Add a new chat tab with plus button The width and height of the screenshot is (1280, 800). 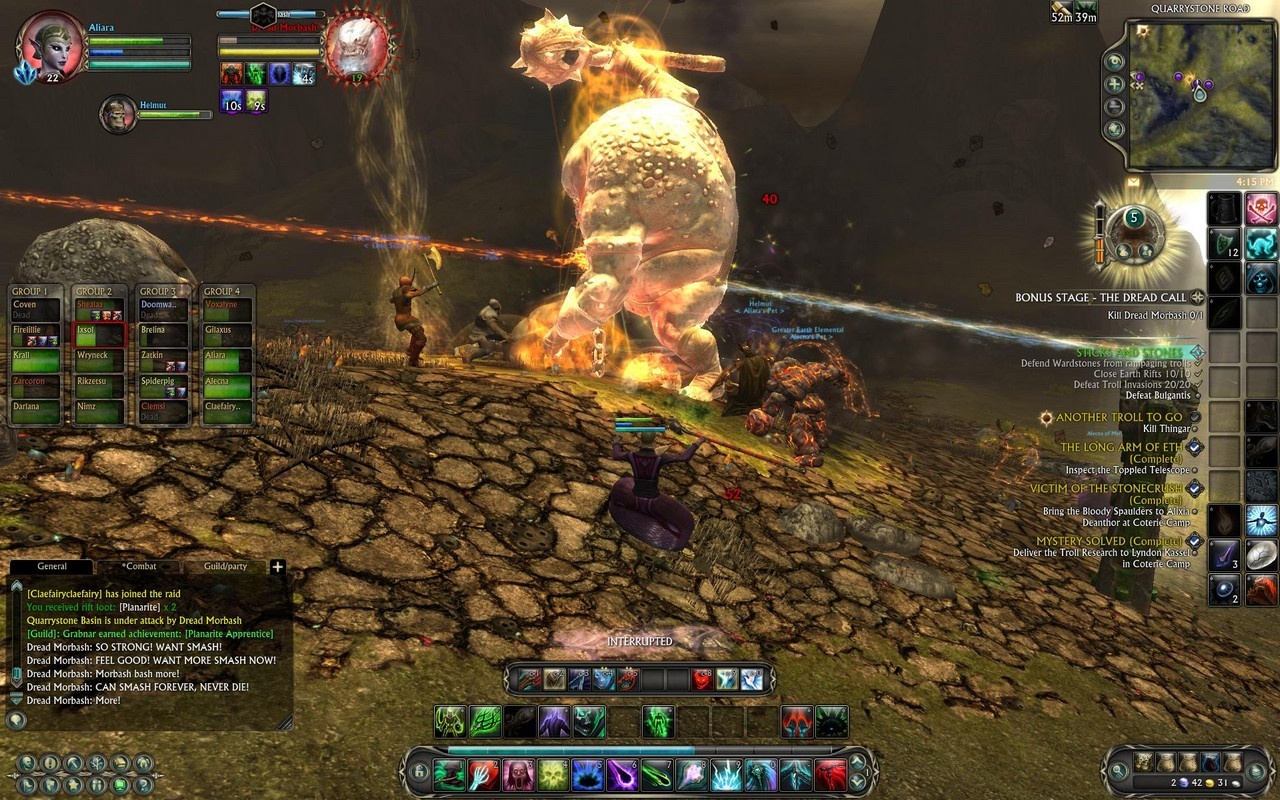[278, 566]
